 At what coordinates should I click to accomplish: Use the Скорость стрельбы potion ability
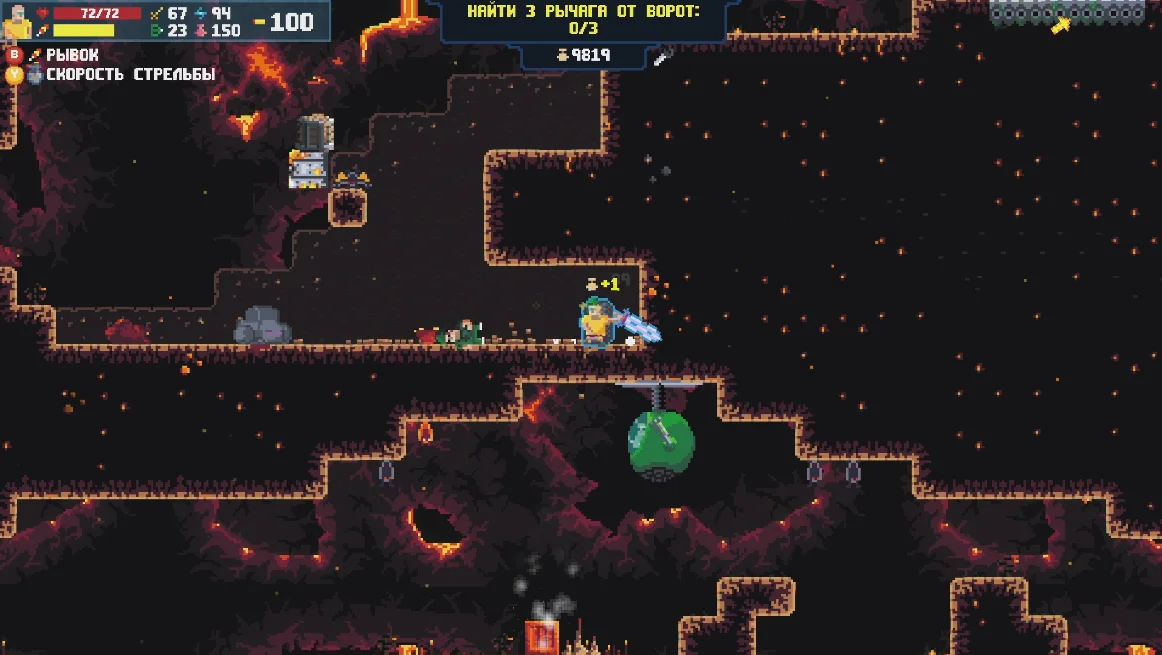click(120, 74)
